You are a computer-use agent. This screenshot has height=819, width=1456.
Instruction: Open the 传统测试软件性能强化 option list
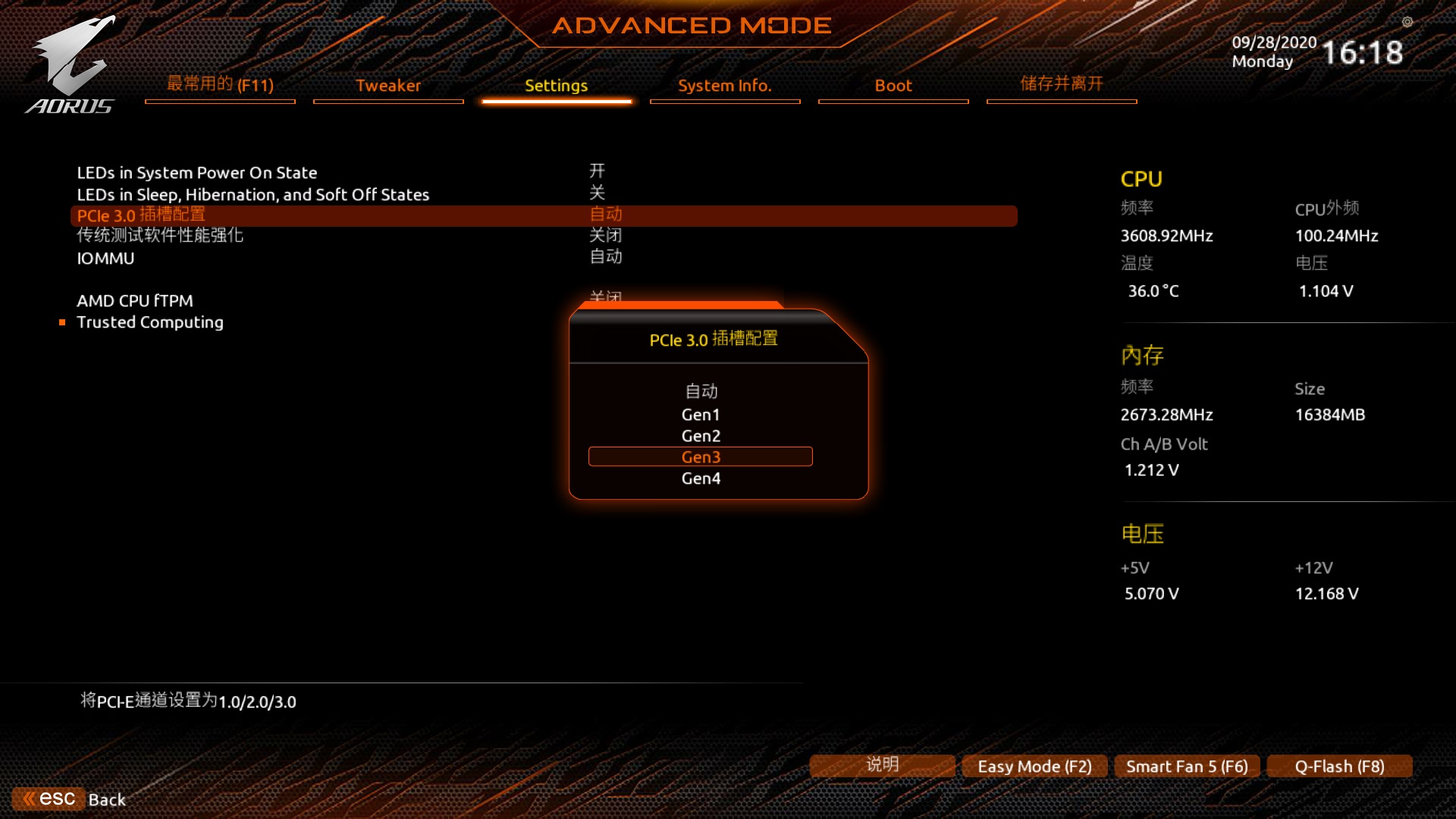pos(159,236)
